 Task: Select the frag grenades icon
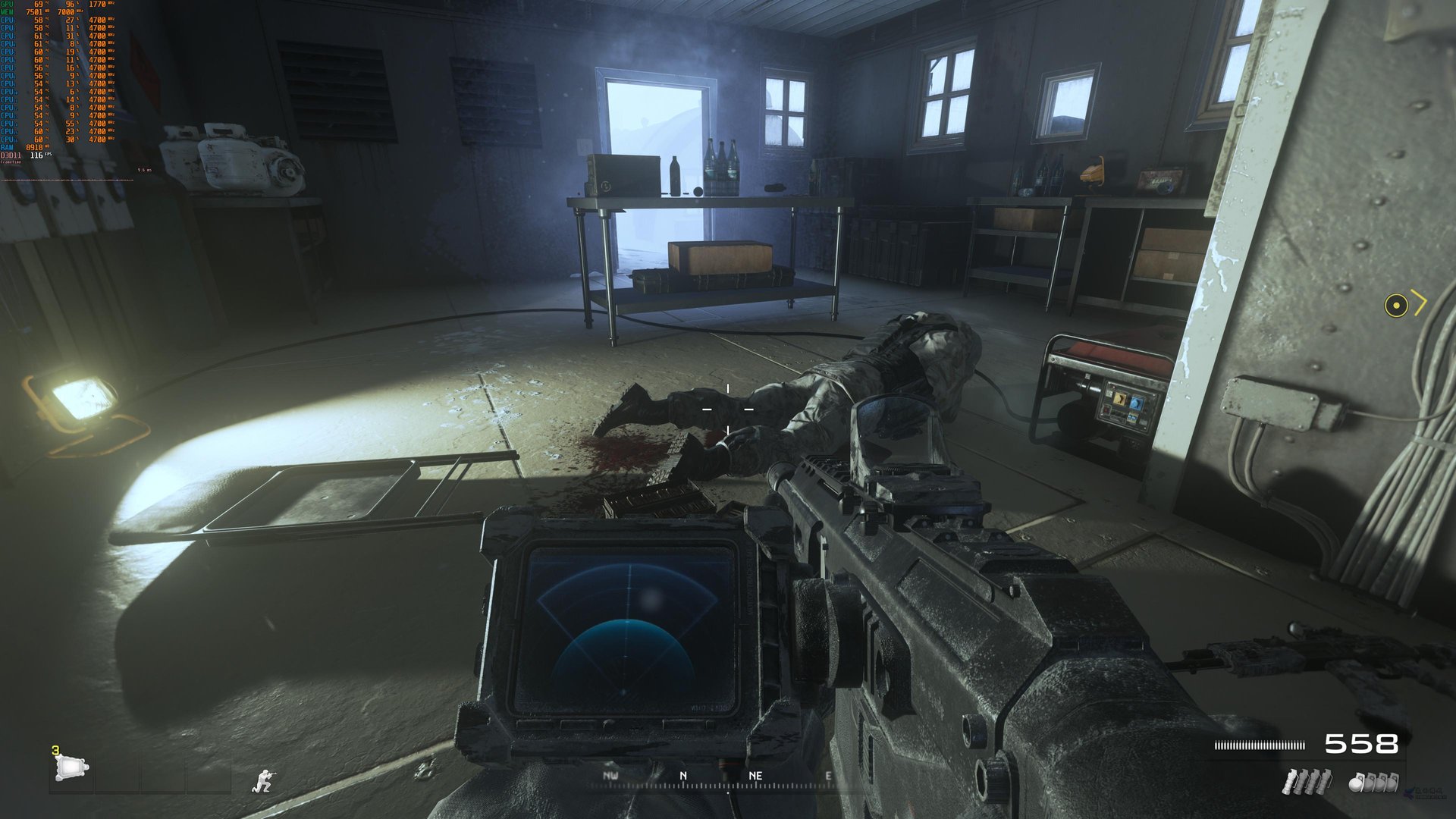[x=1373, y=782]
